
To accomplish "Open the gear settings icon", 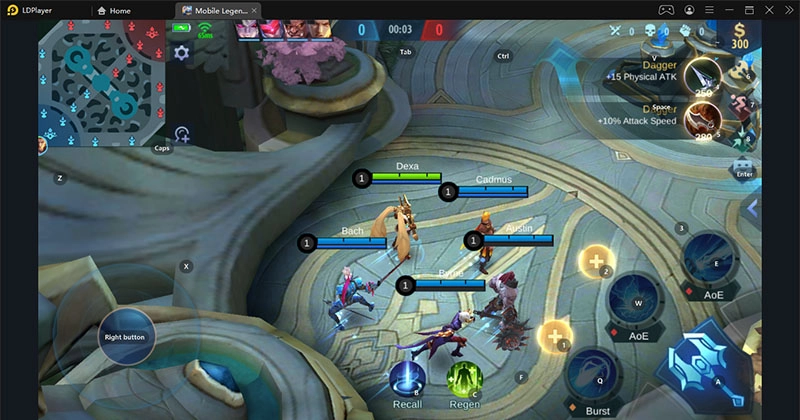I will (x=181, y=52).
